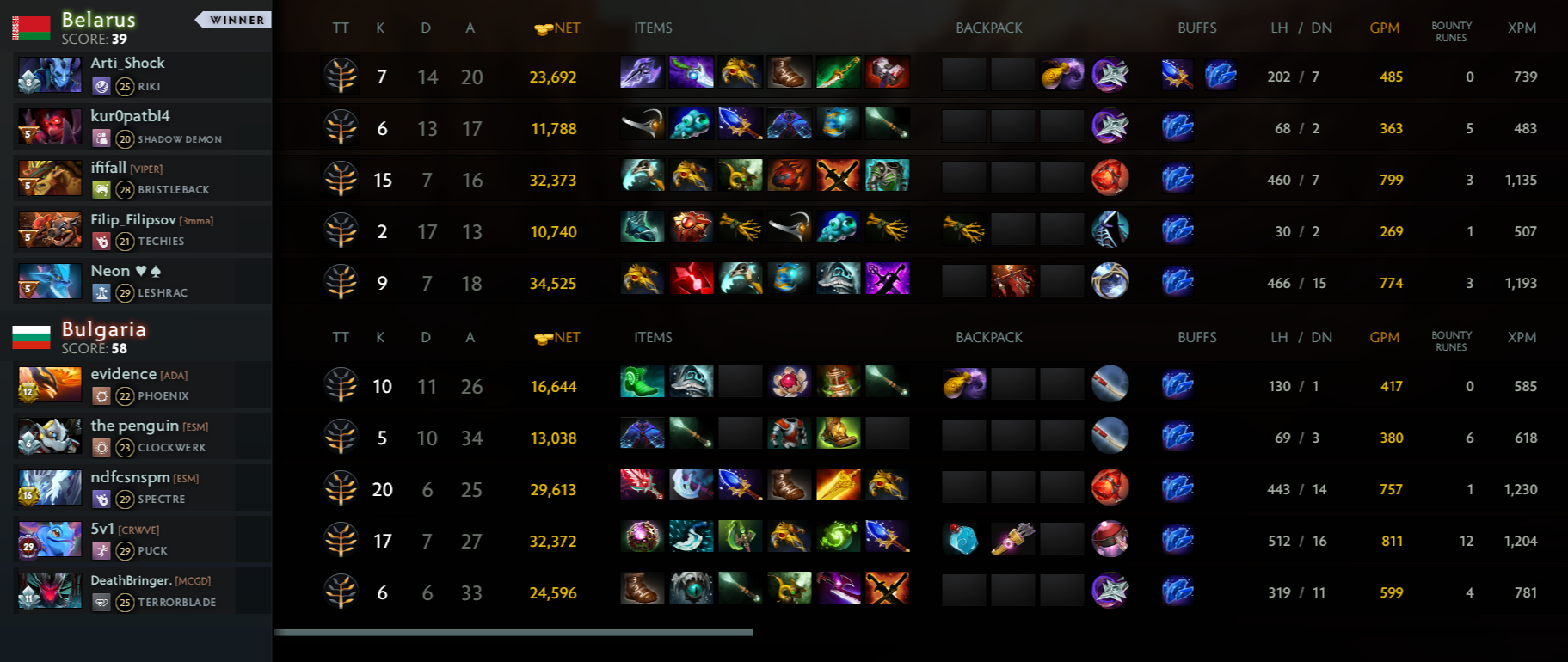Inspect Clockwerk's Blade Mail armor item
The height and width of the screenshot is (662, 1568).
point(789,433)
